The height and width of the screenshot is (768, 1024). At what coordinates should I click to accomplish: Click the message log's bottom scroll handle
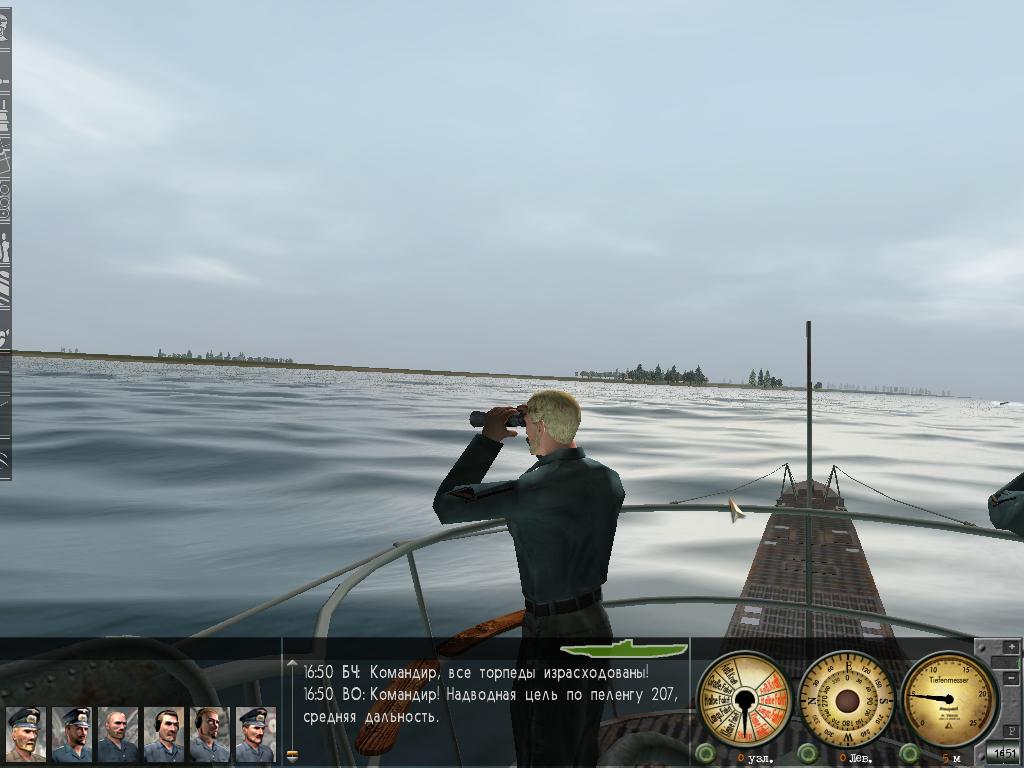[x=292, y=756]
